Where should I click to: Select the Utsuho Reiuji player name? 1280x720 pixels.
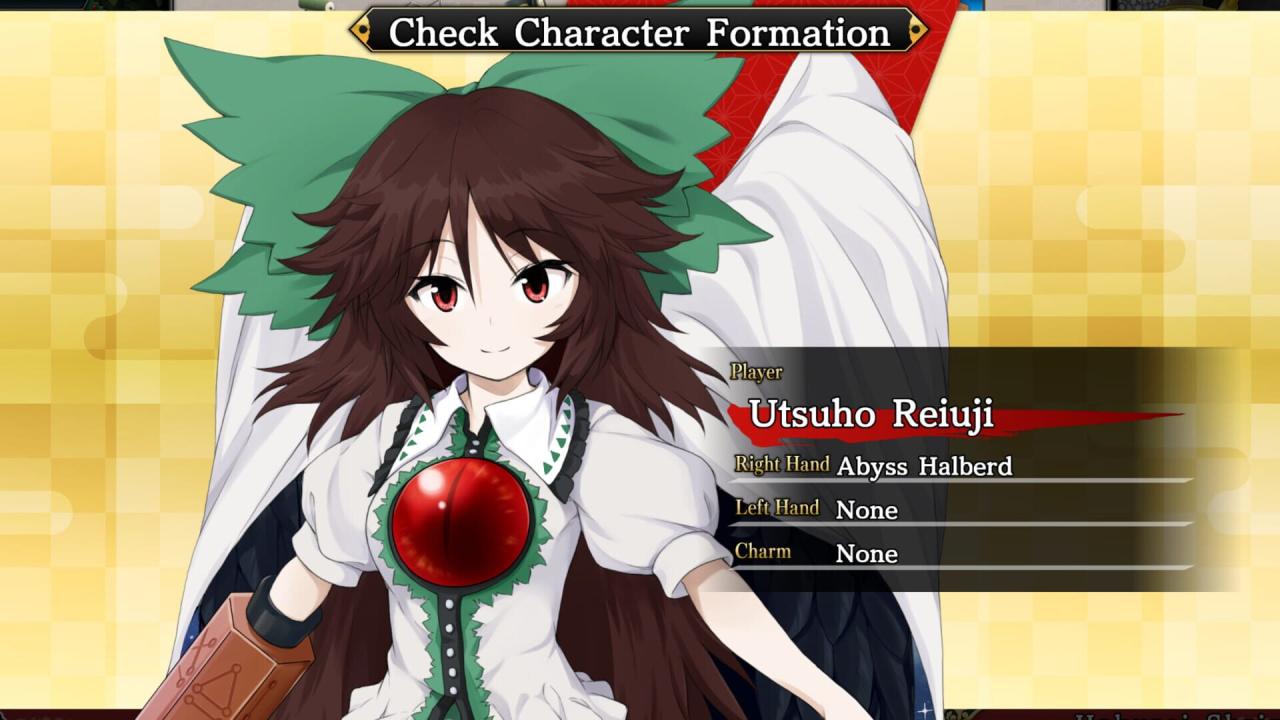coord(871,415)
